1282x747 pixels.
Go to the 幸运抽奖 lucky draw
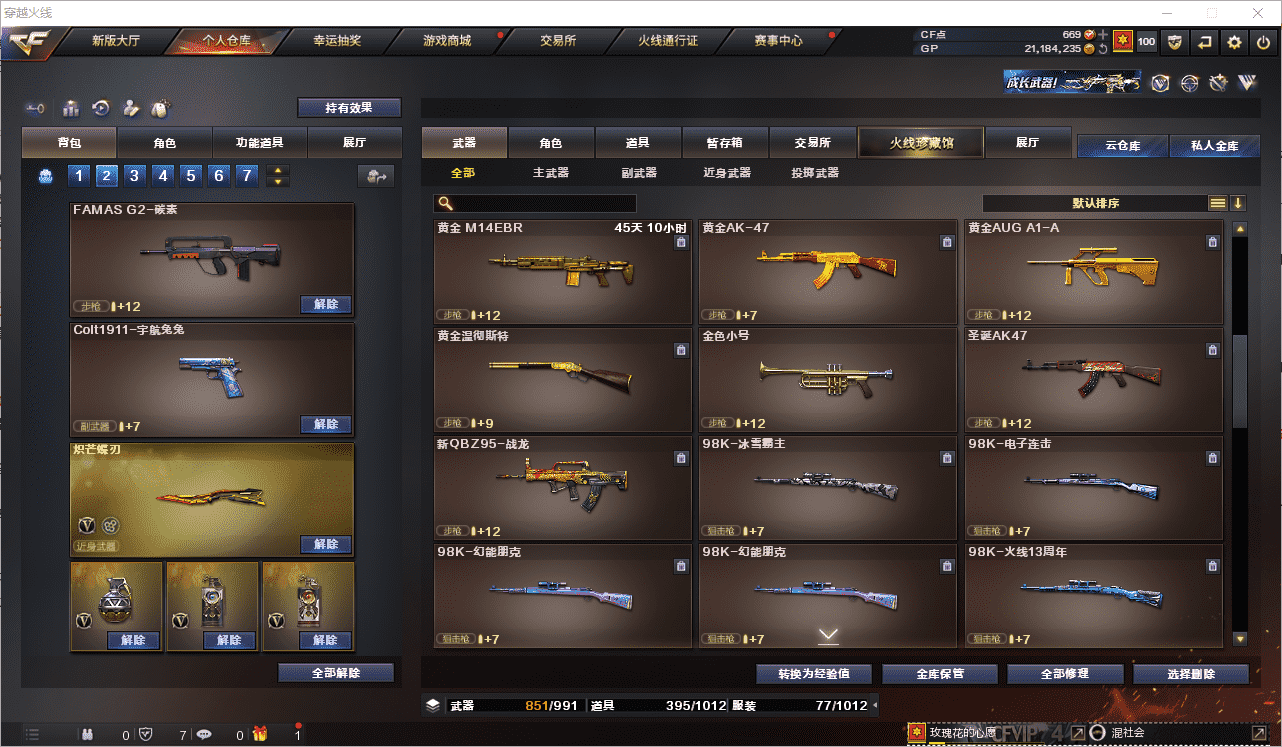336,41
